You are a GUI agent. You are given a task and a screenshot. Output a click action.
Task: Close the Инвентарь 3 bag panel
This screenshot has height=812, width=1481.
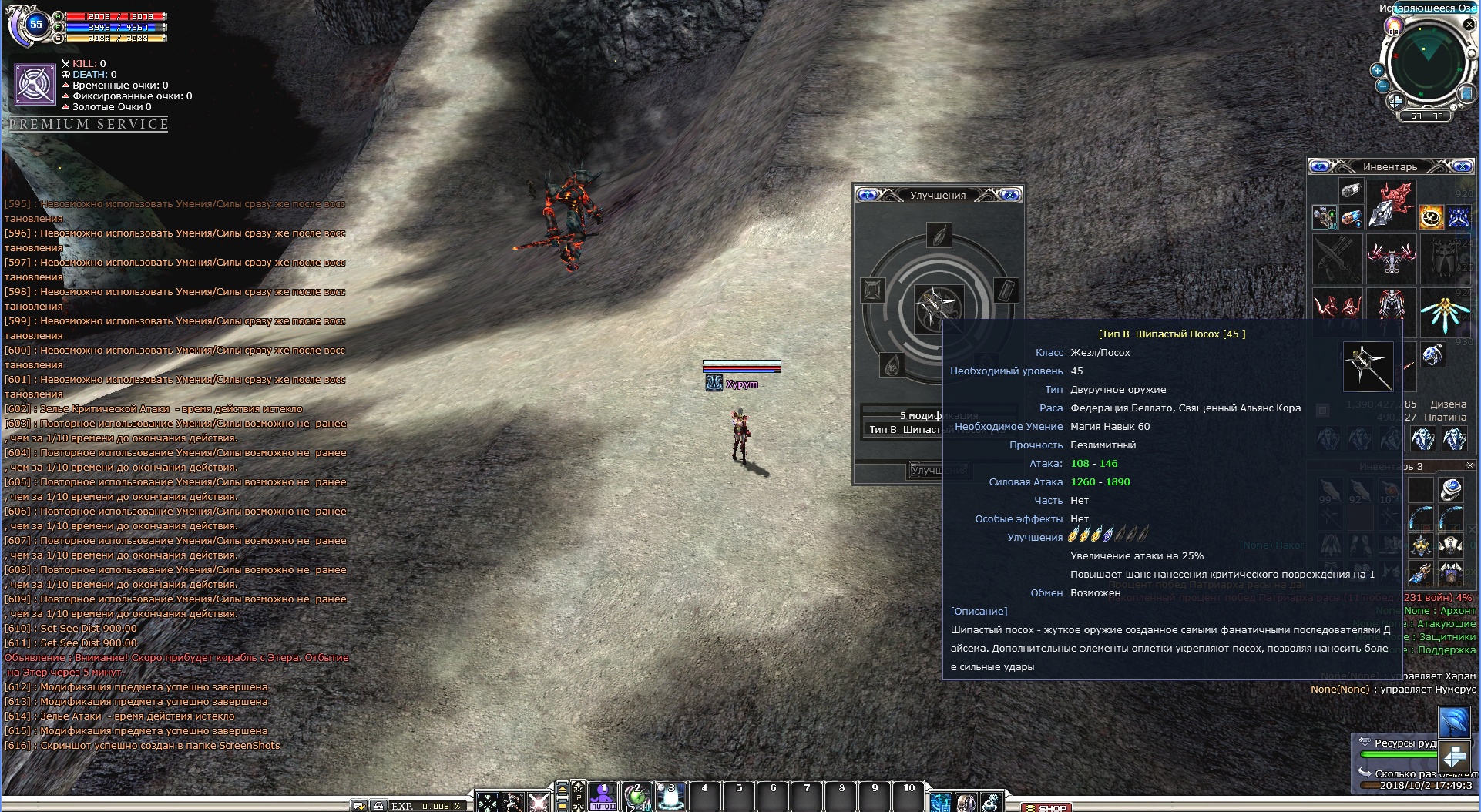coord(1470,465)
